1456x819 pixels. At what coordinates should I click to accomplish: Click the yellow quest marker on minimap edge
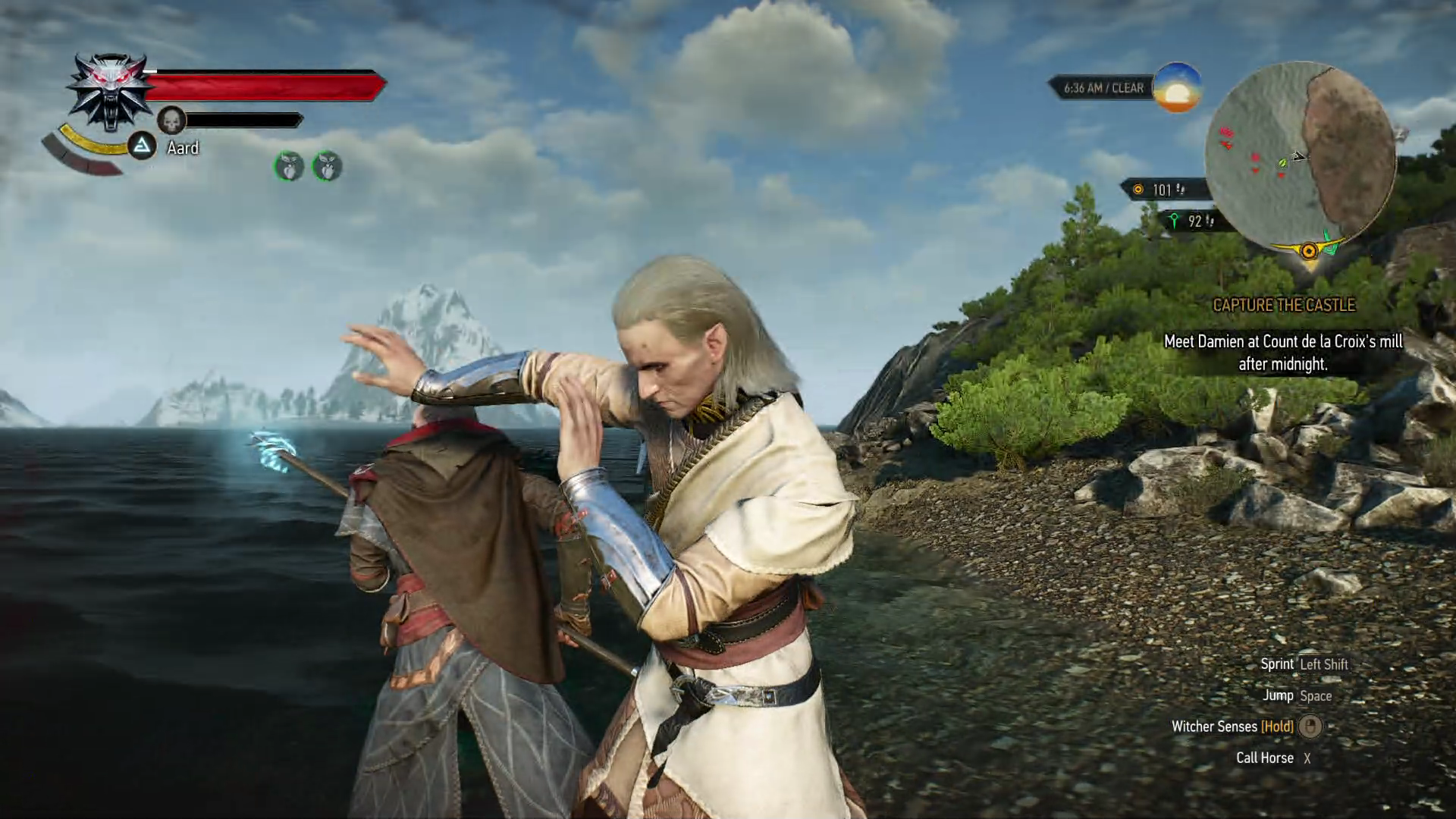click(1309, 251)
